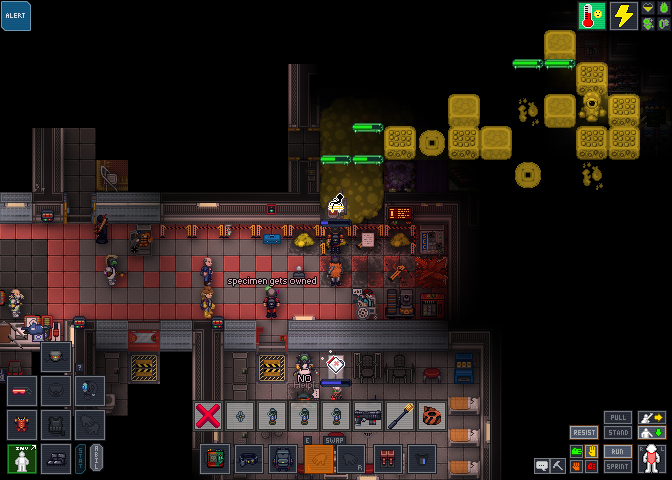
Task: Close storage with the red X
Action: [207, 415]
